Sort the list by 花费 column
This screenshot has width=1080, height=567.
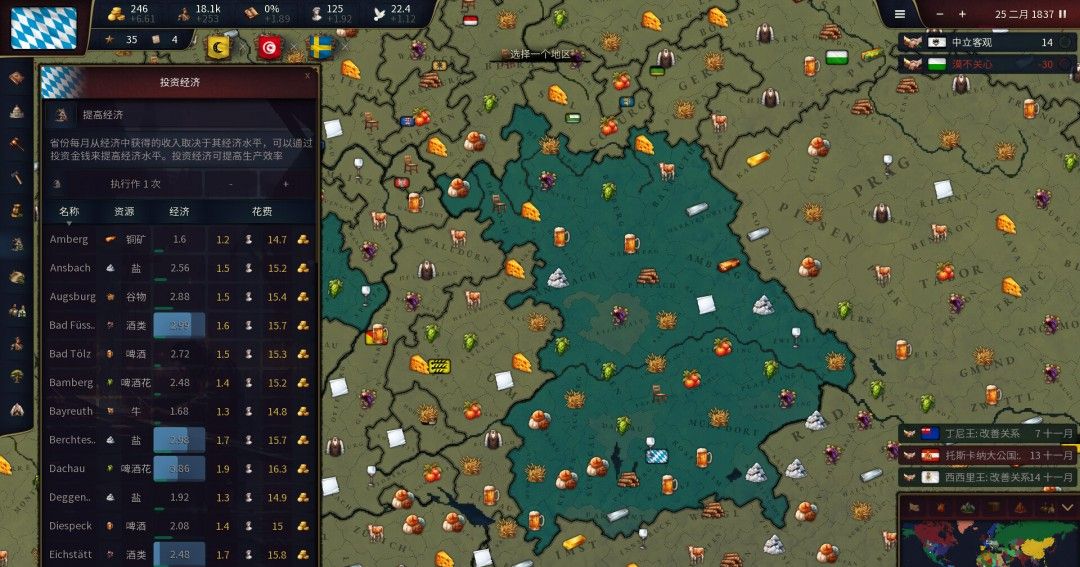262,212
